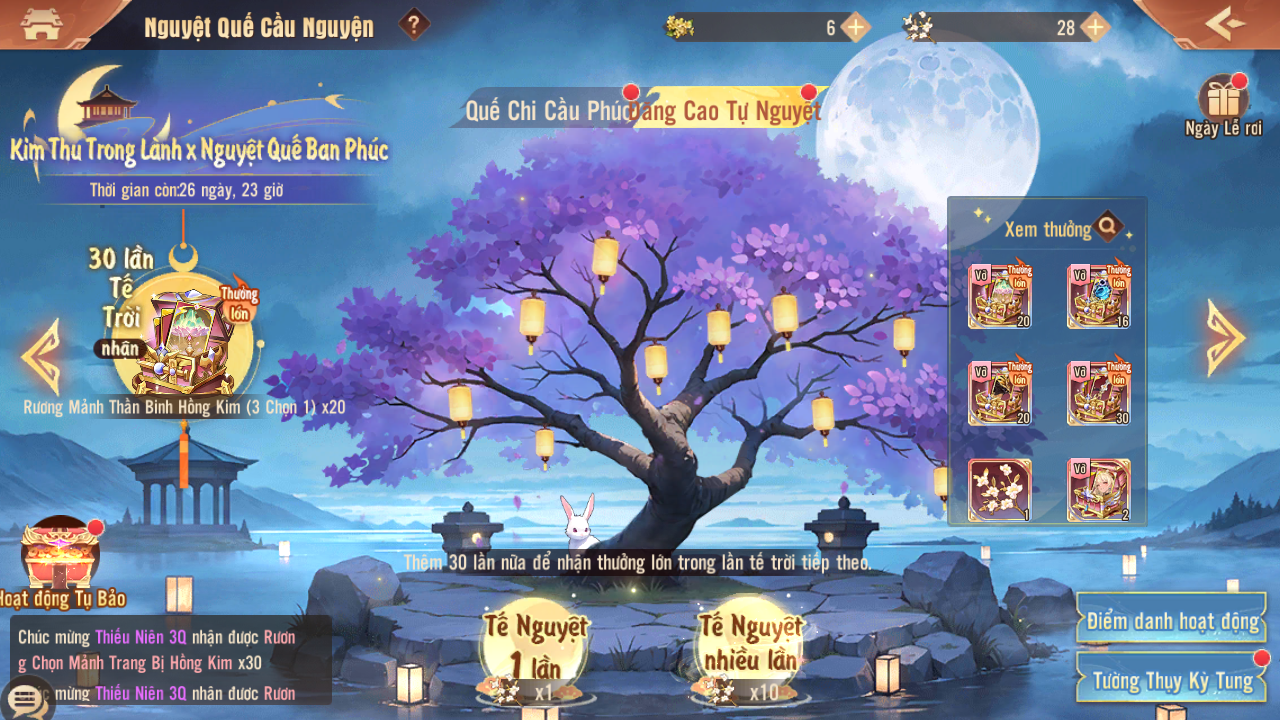The image size is (1280, 720).
Task: Add more yellow osmanthus currency
Action: coord(855,27)
